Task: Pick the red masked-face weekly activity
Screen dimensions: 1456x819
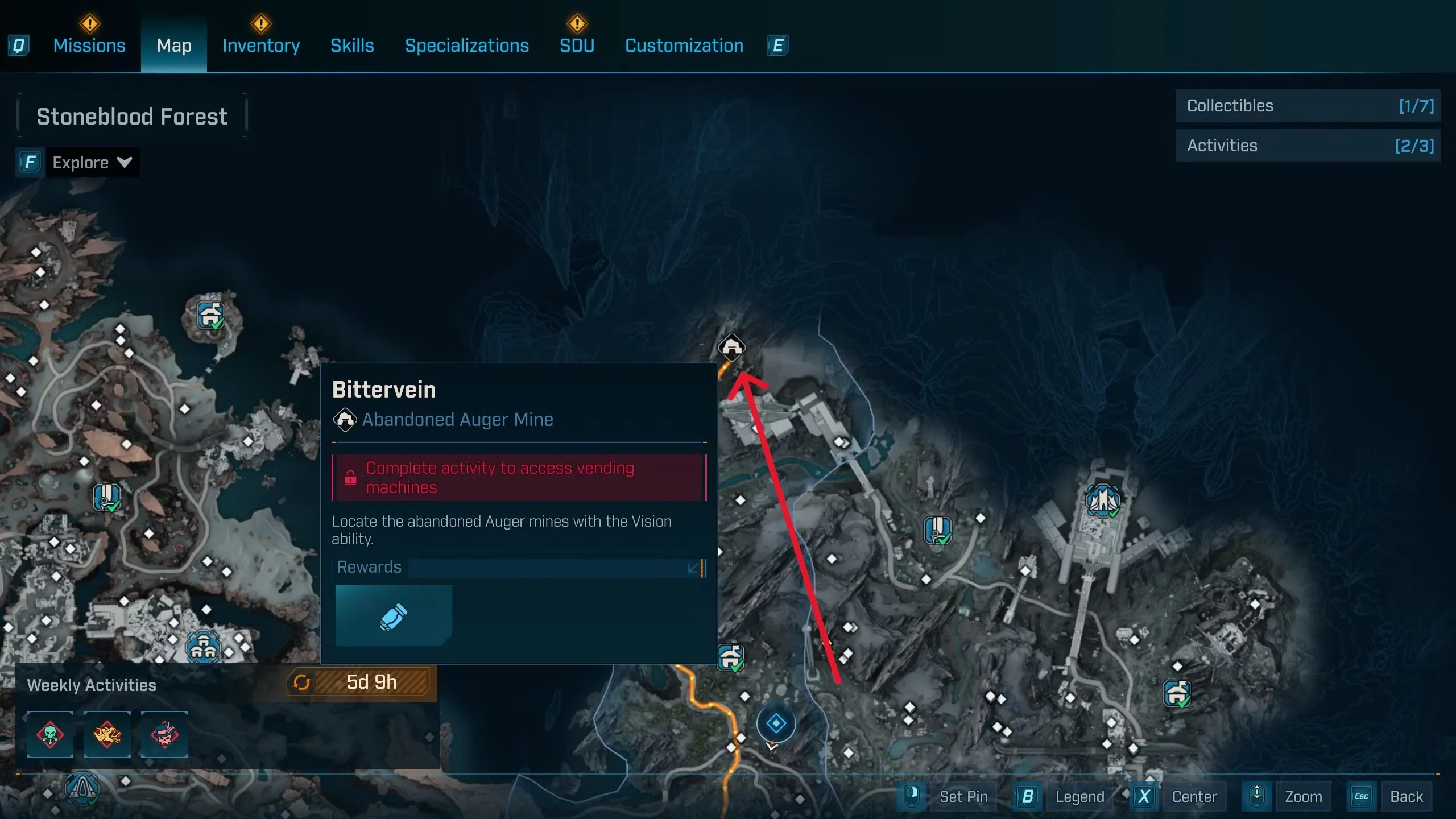Action: pos(164,734)
